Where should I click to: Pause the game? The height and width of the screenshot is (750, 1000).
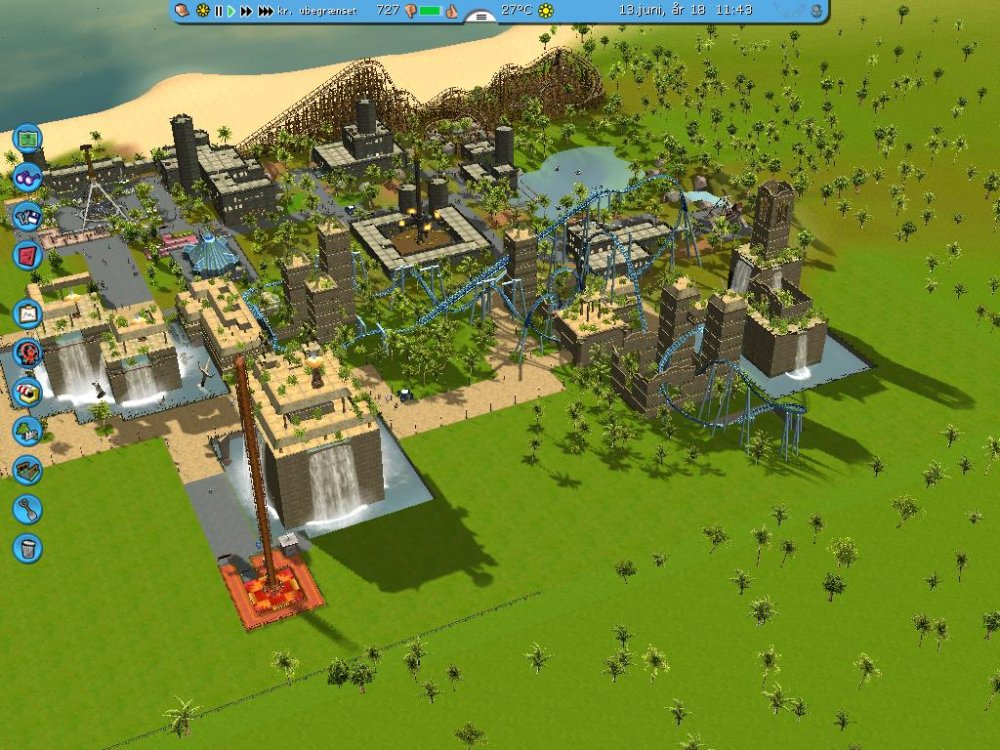tap(218, 11)
